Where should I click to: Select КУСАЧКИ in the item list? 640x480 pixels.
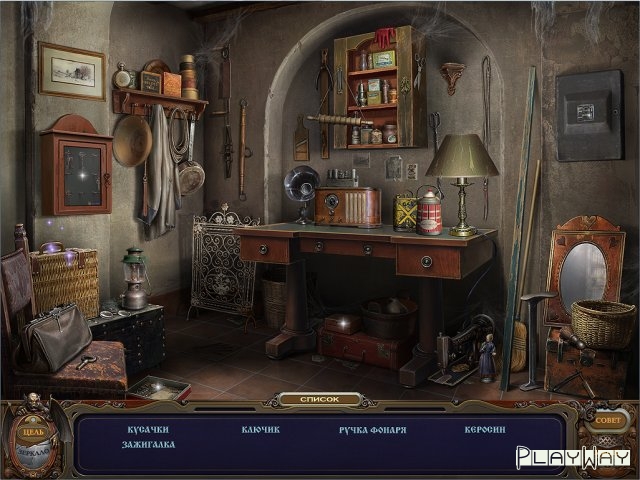[x=147, y=429]
